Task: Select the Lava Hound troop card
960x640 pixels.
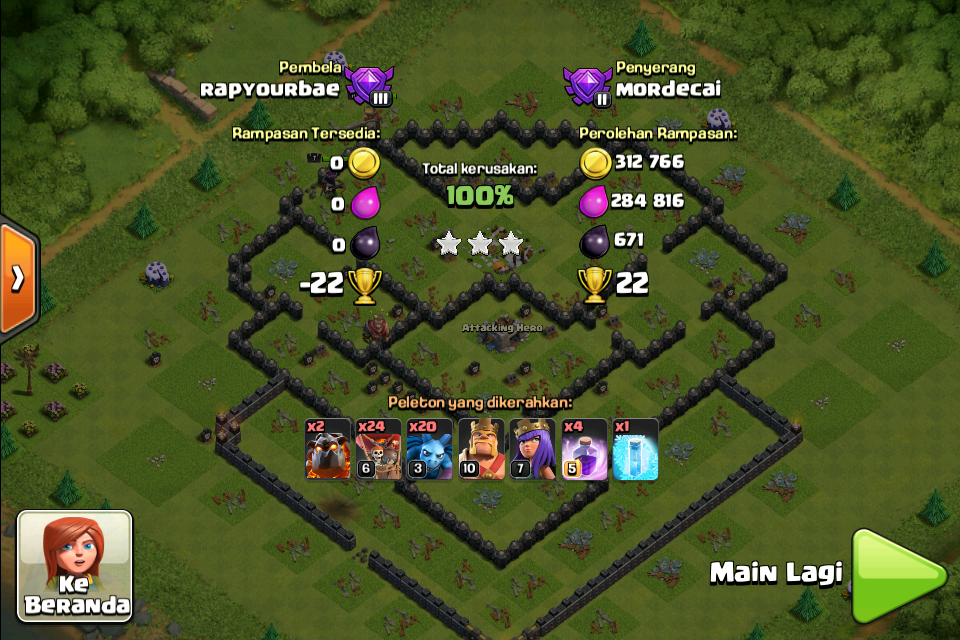Action: click(x=328, y=449)
